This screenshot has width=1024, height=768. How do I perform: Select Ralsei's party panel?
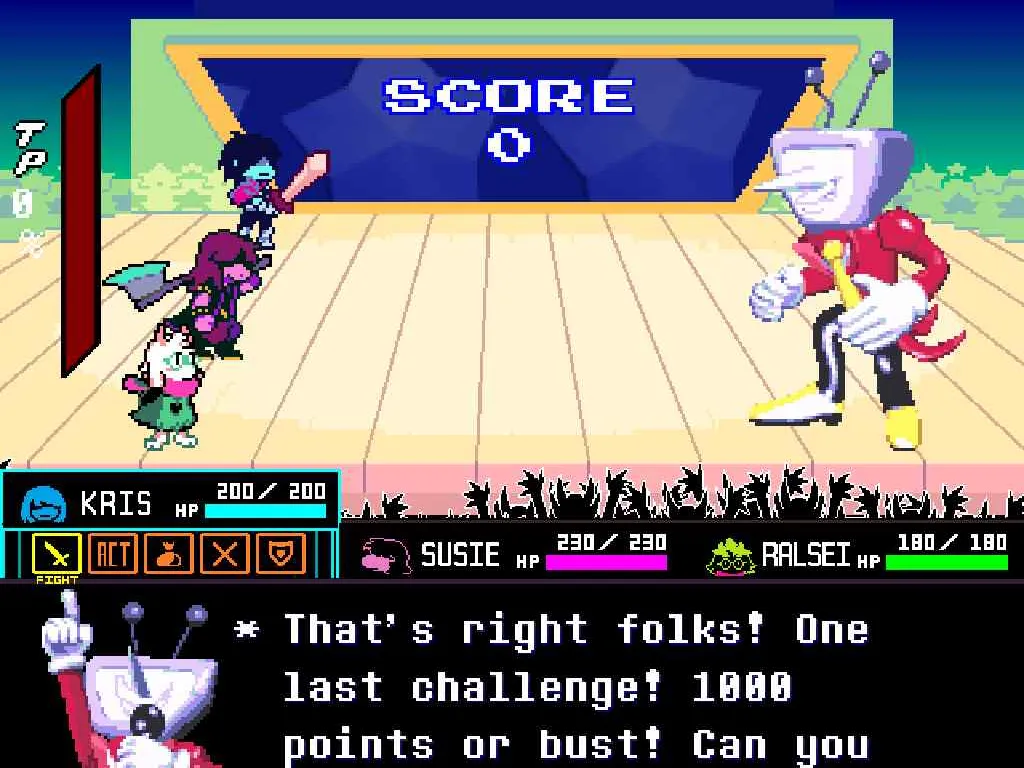pos(858,553)
